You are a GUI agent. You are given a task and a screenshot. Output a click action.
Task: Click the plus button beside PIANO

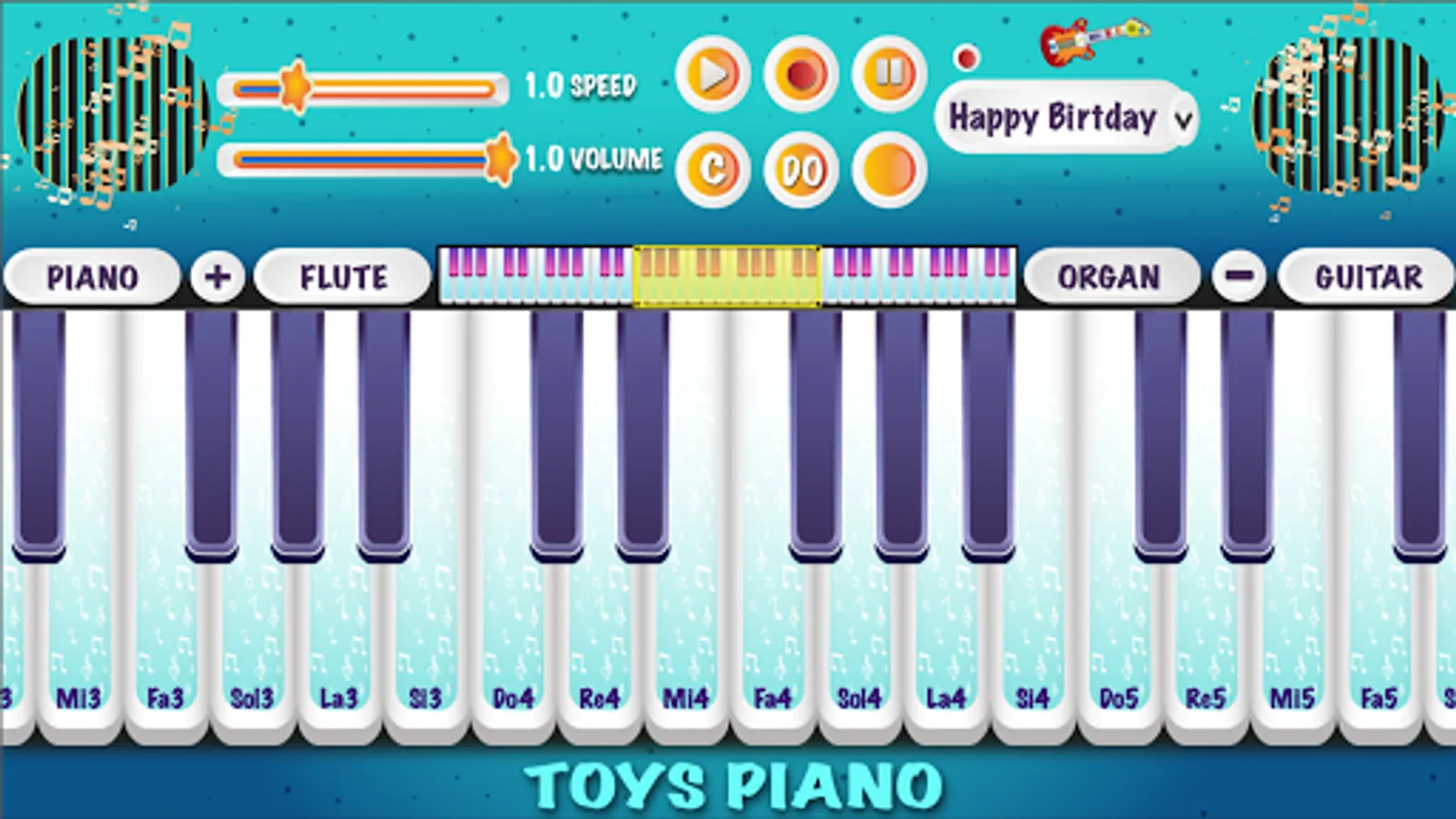(x=217, y=276)
